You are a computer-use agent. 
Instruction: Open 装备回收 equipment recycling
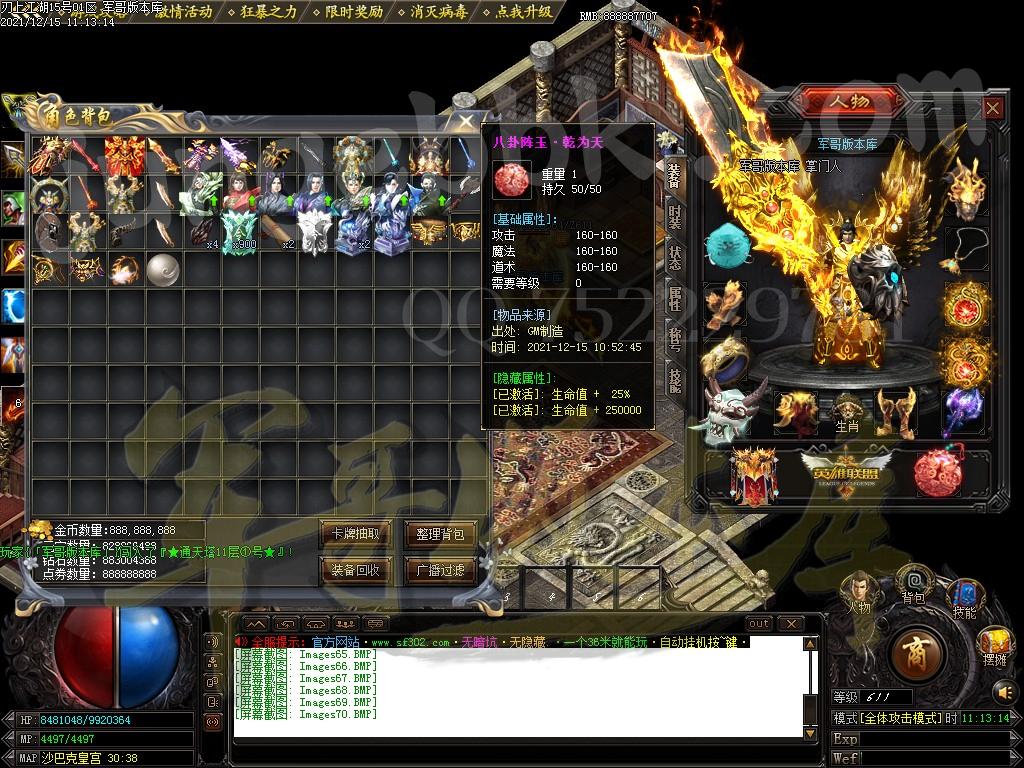pyautogui.click(x=354, y=570)
